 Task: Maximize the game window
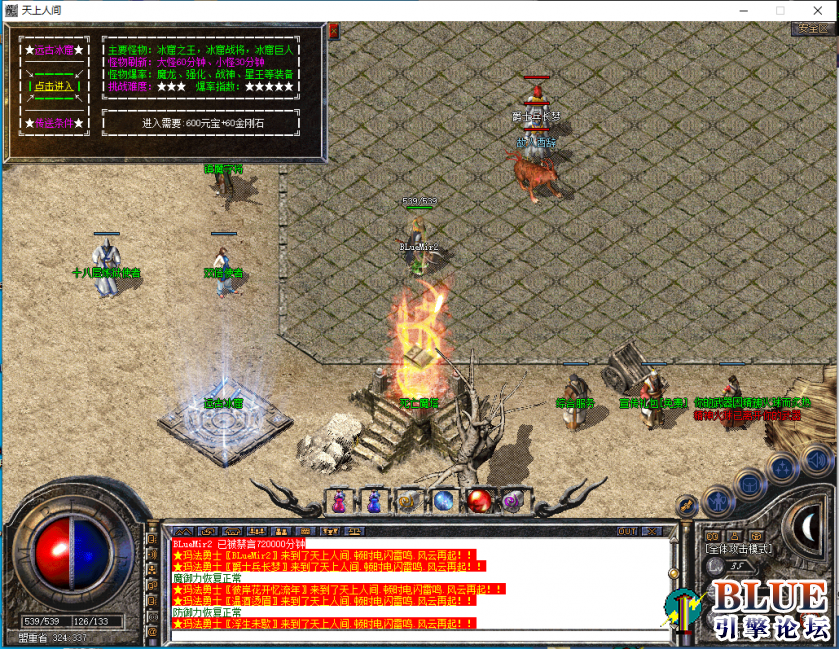[780, 9]
